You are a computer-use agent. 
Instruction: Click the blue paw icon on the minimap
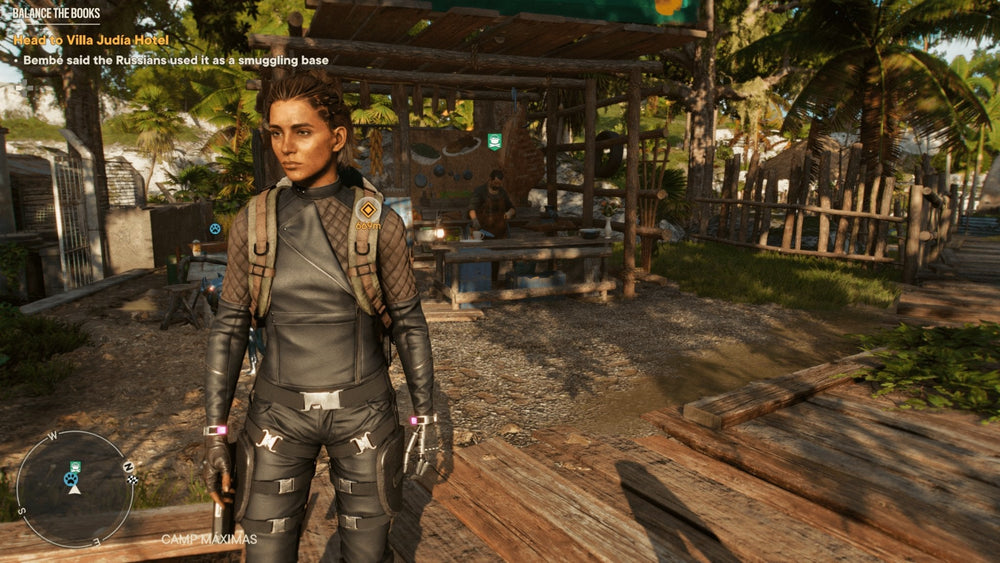(70, 480)
